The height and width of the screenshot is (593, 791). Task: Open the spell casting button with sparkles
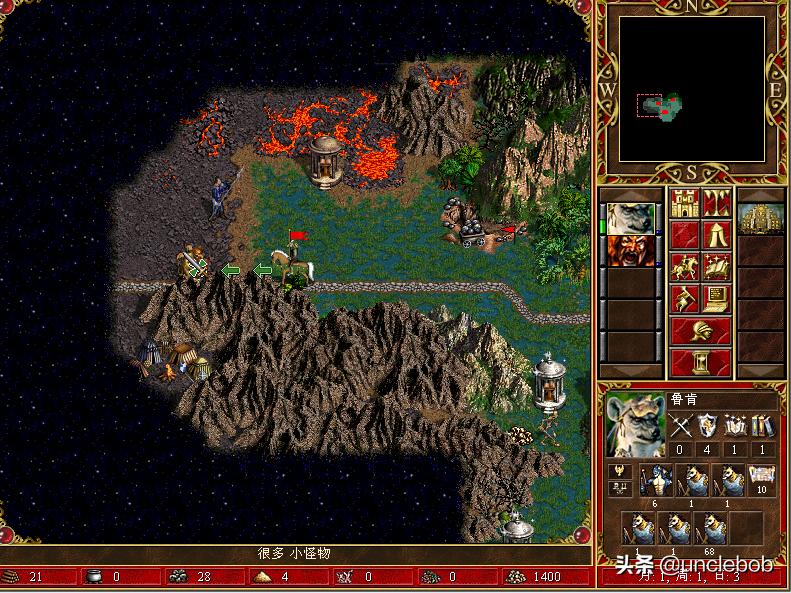[x=716, y=268]
